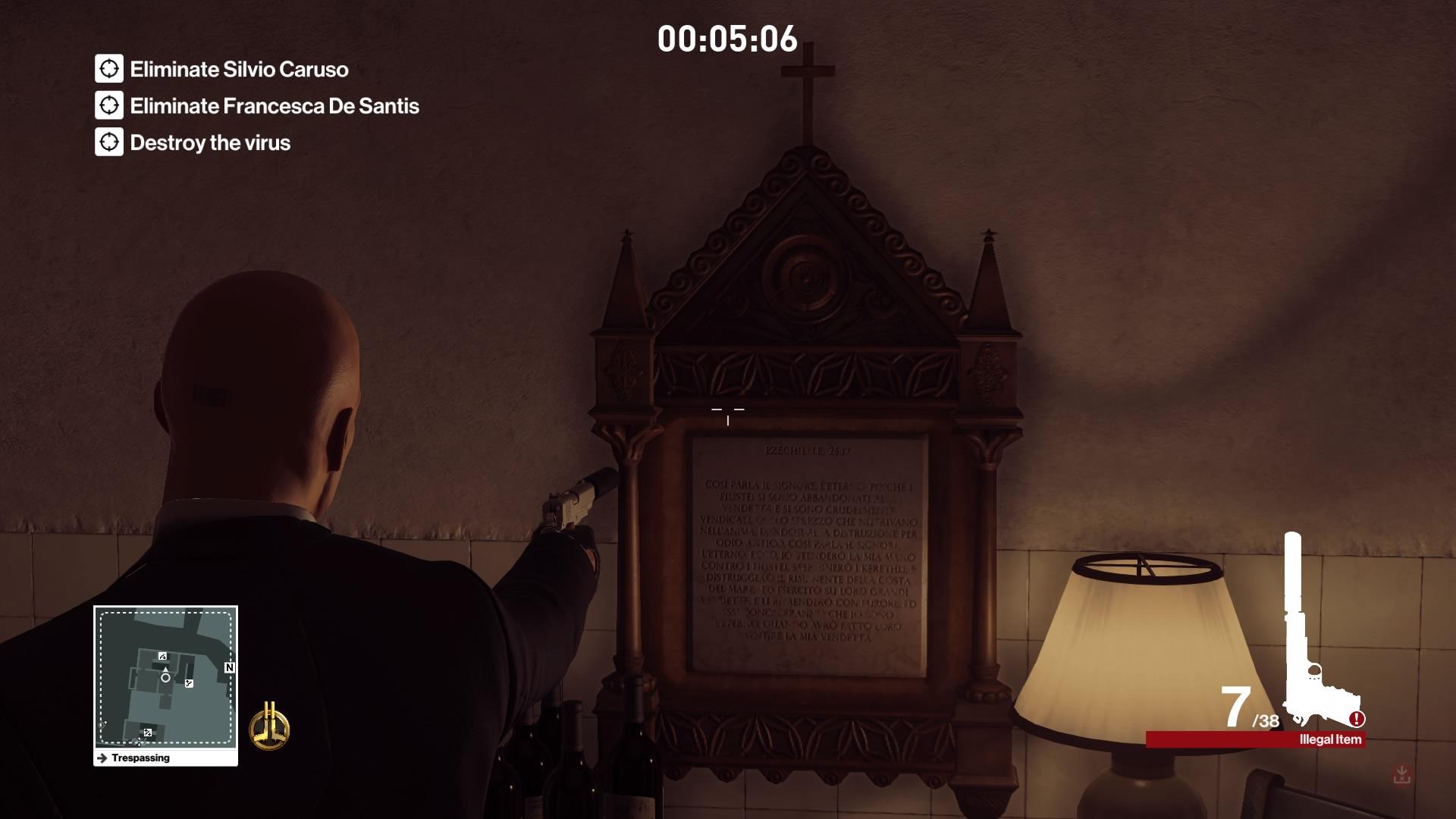This screenshot has height=819, width=1456.
Task: Click the upper stairs icon on the minimap
Action: (x=163, y=657)
